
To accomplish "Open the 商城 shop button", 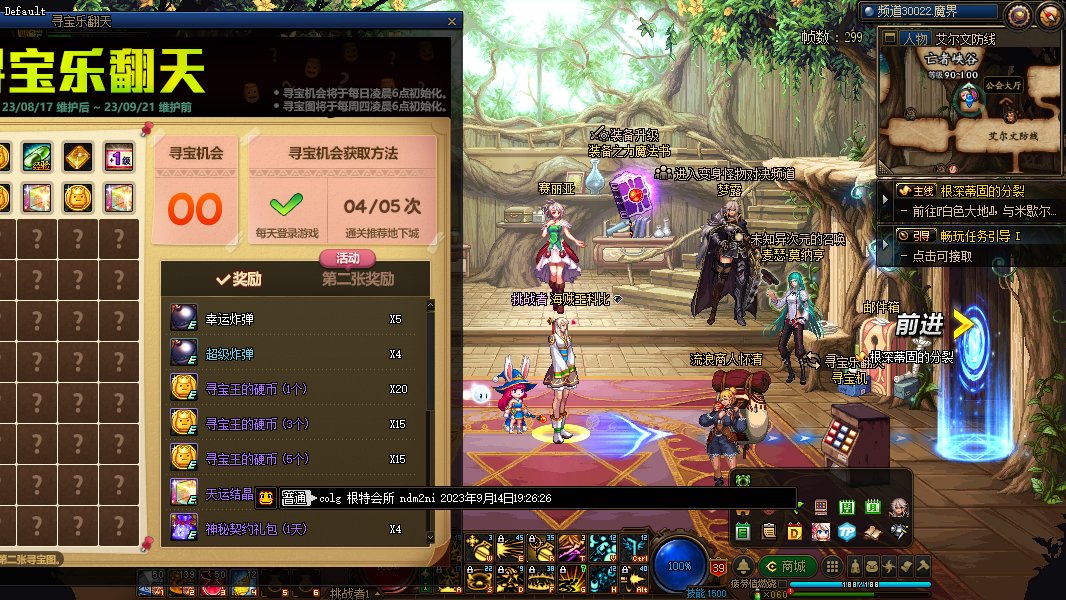I will [786, 567].
